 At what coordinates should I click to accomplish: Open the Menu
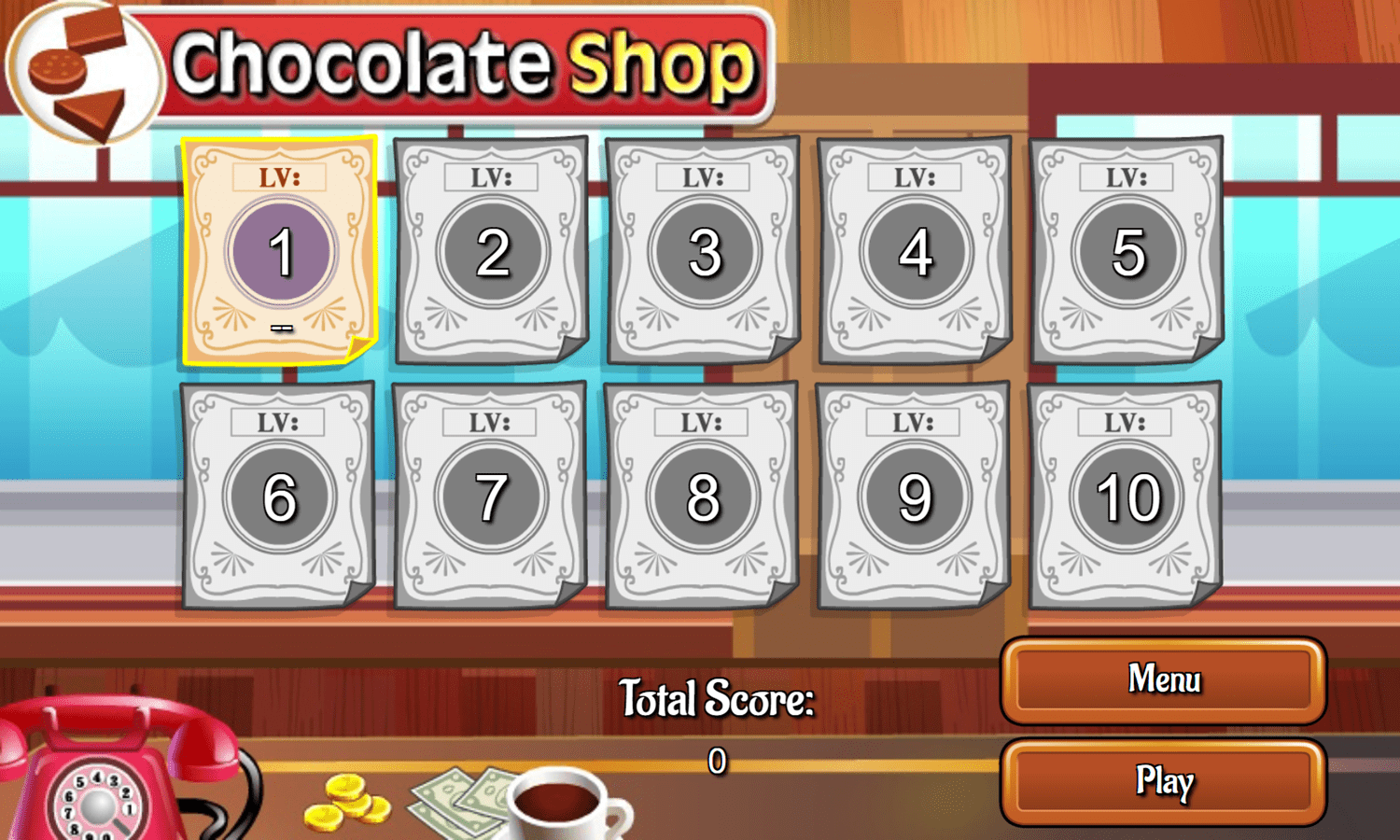tap(1162, 681)
